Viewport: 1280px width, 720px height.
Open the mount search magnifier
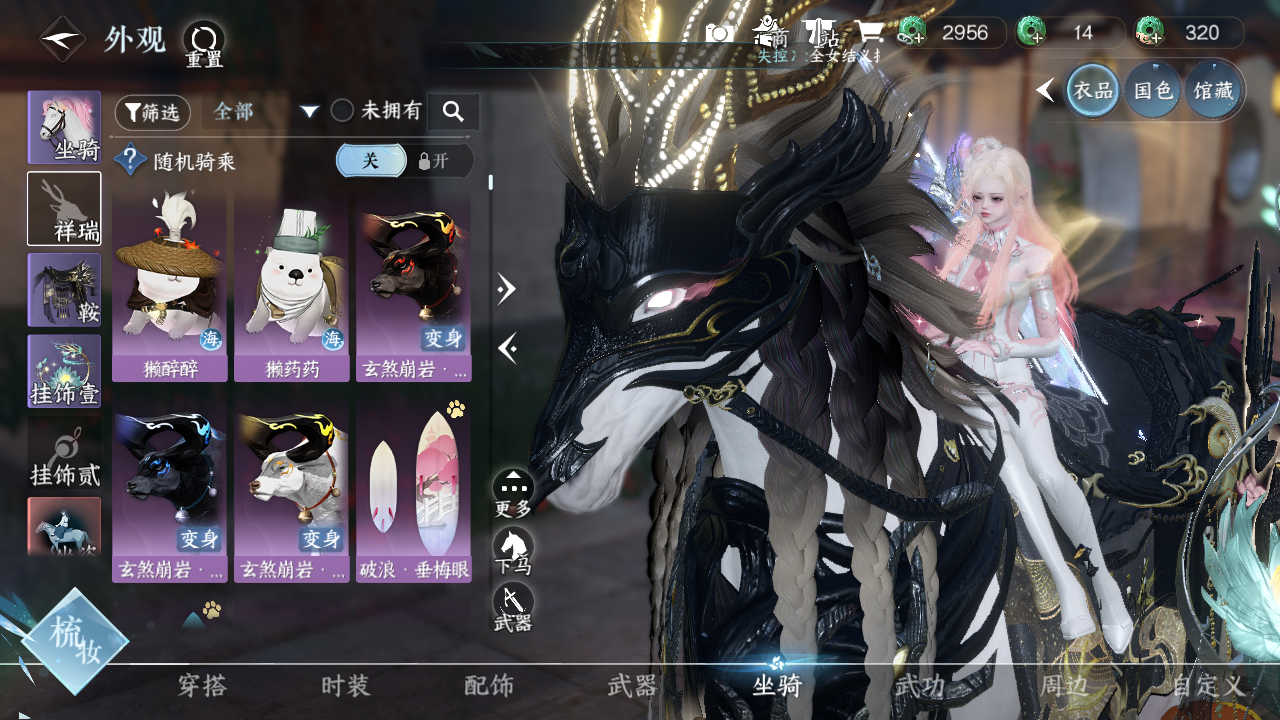(x=453, y=112)
